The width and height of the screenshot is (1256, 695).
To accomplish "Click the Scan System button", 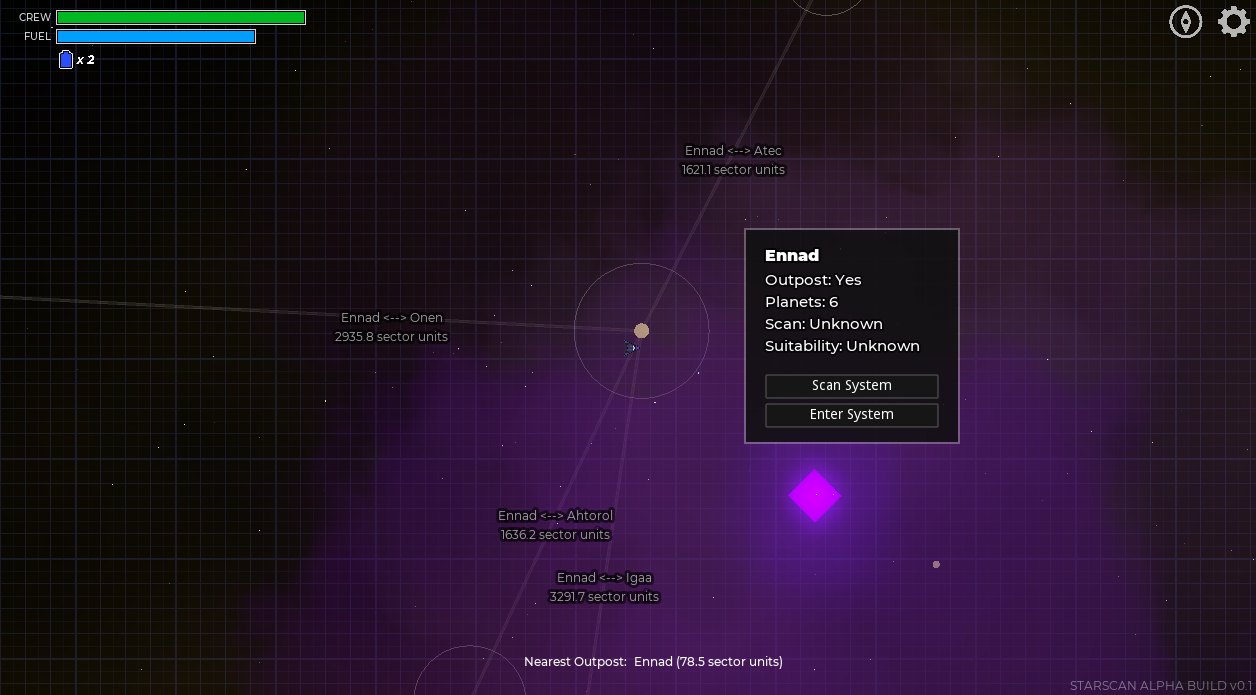I will [851, 386].
